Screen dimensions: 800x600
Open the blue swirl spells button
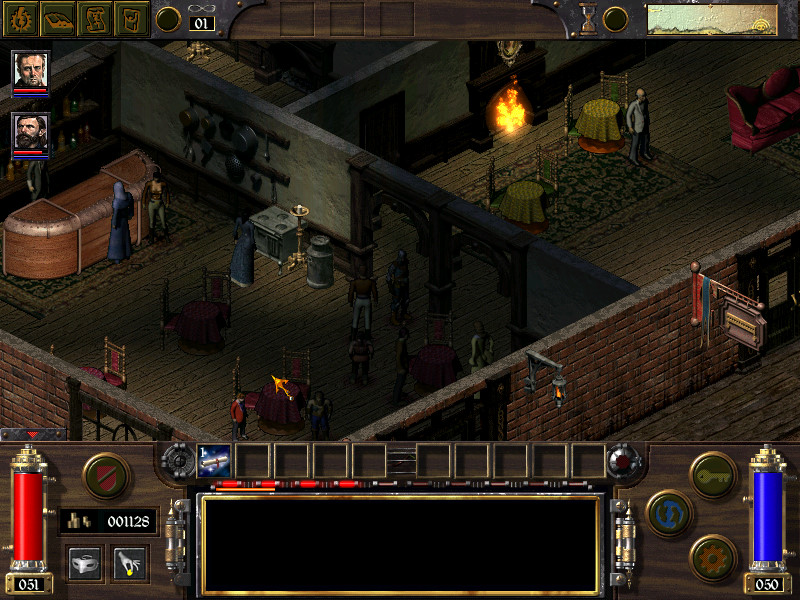pyautogui.click(x=669, y=513)
